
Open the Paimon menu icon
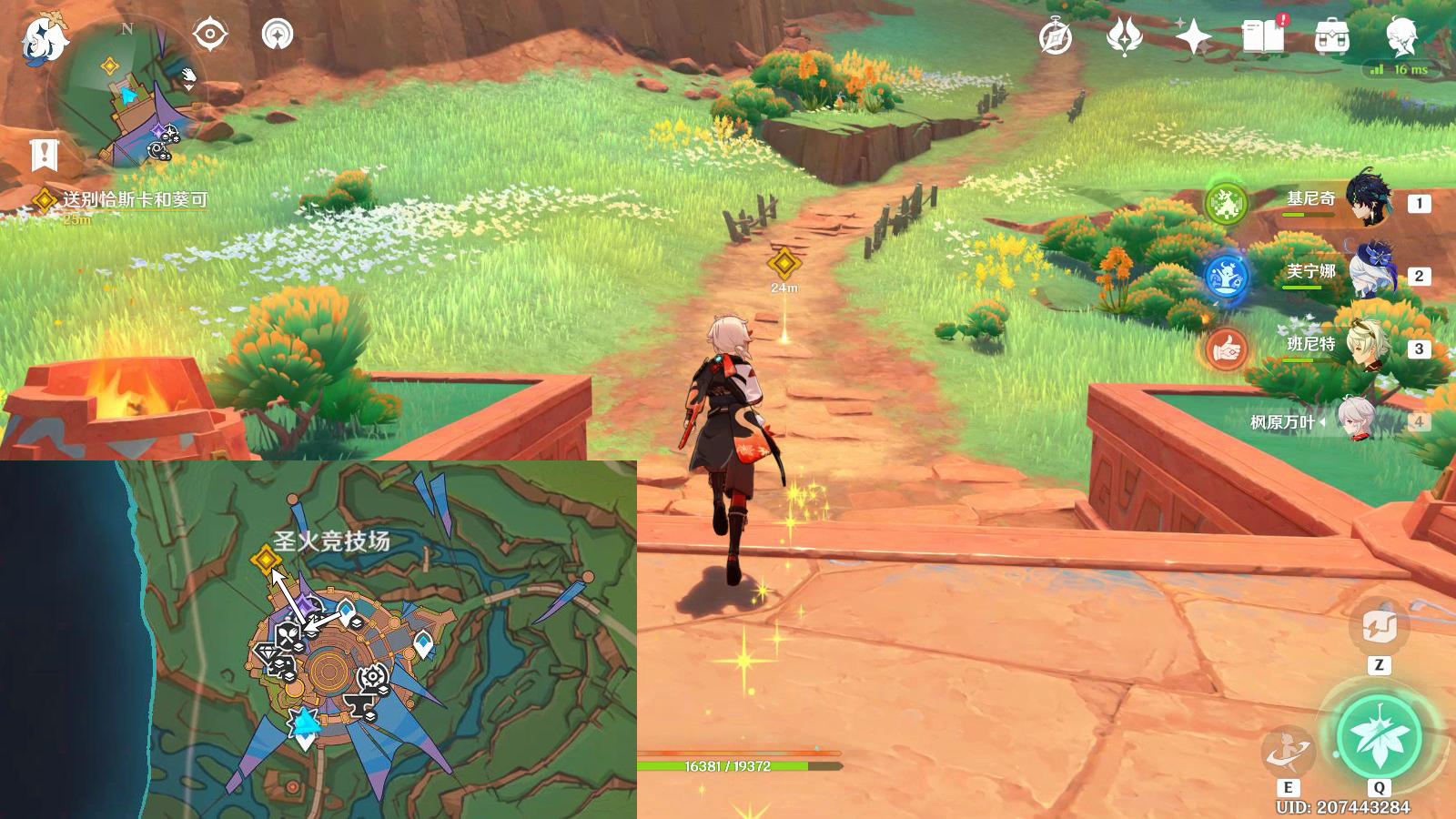pos(43,38)
